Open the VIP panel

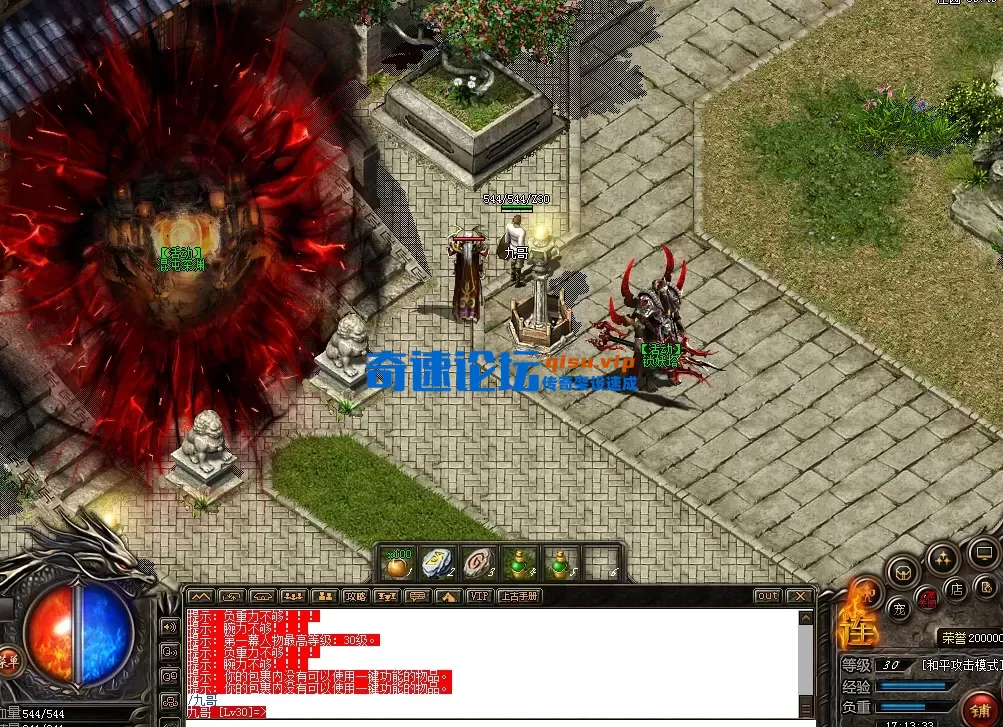[x=480, y=596]
